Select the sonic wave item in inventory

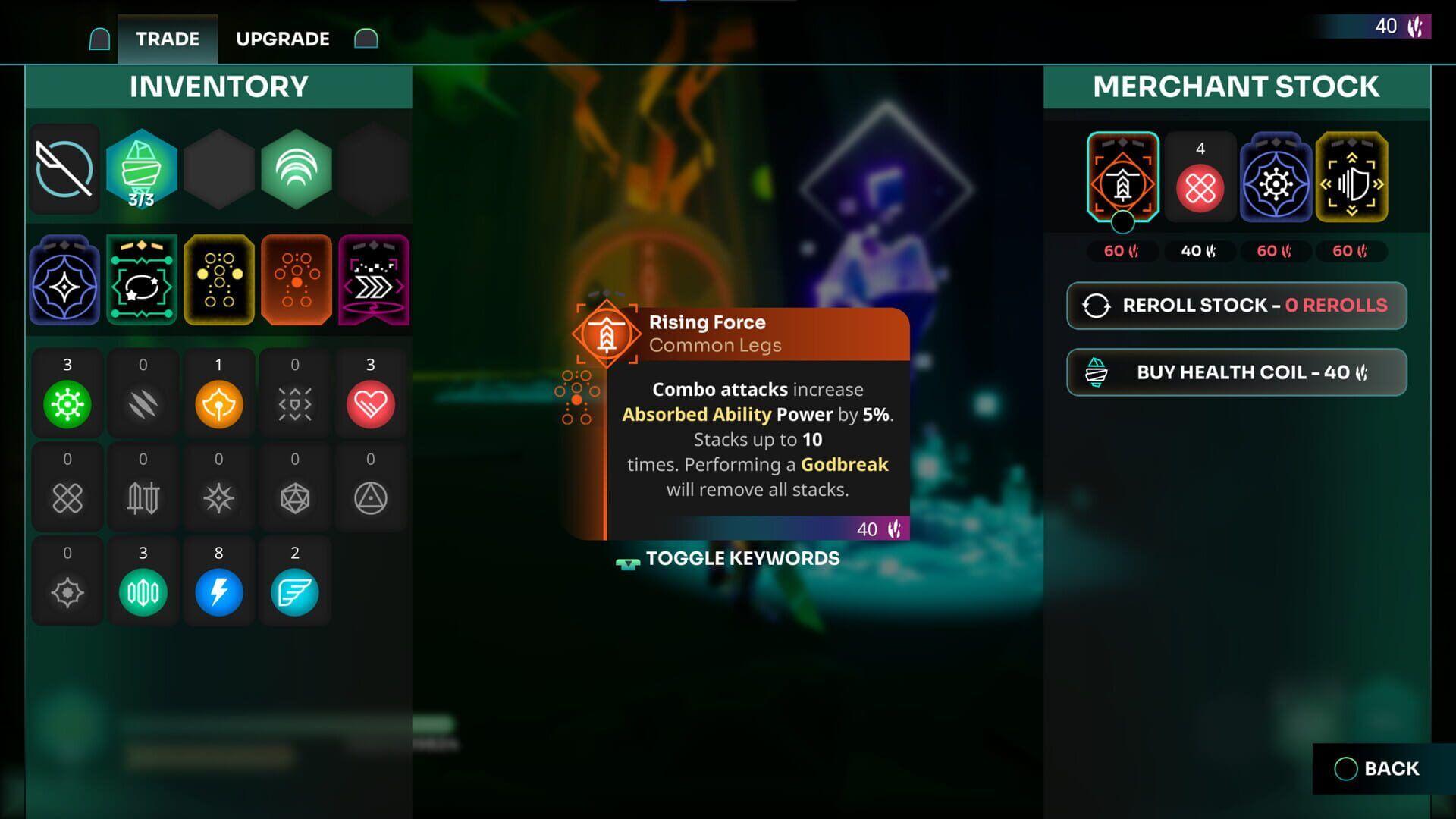tap(295, 168)
